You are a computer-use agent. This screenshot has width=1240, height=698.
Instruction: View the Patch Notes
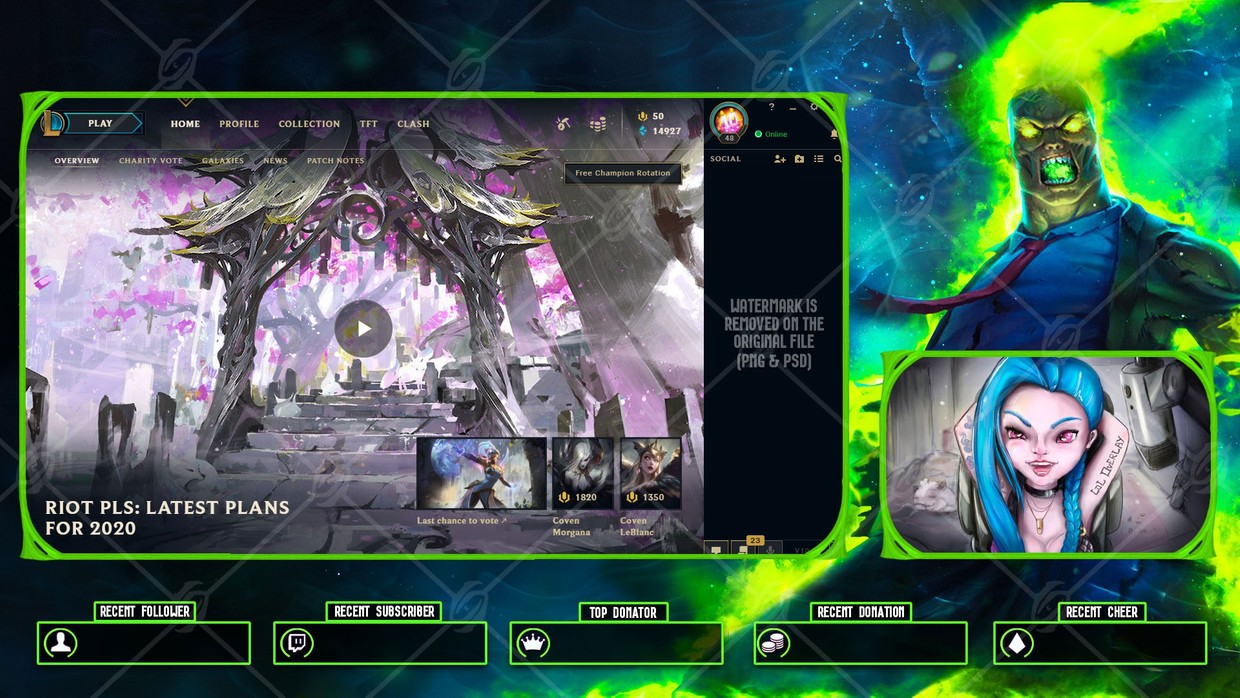click(x=335, y=161)
